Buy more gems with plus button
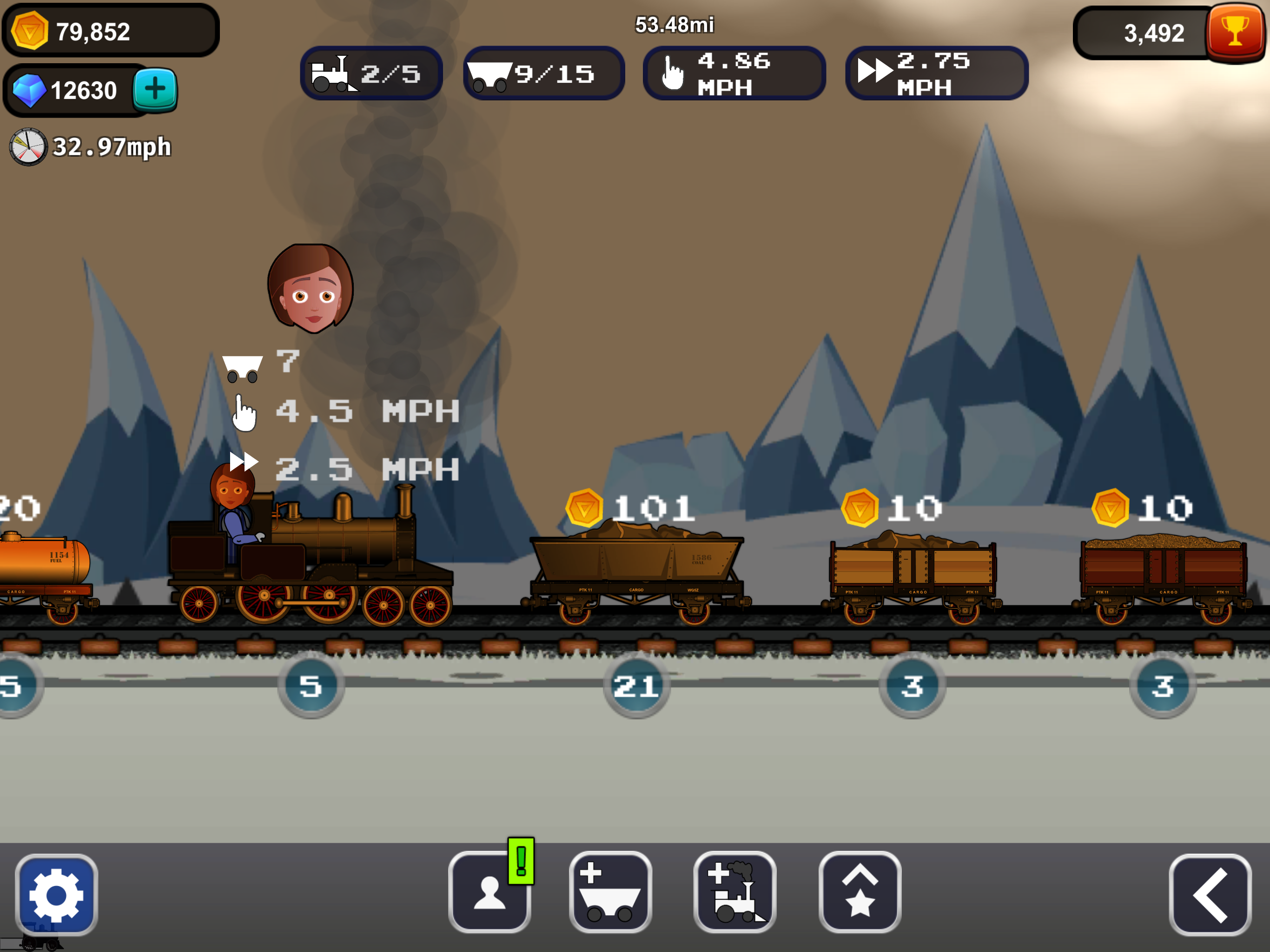This screenshot has width=1270, height=952. coord(155,90)
